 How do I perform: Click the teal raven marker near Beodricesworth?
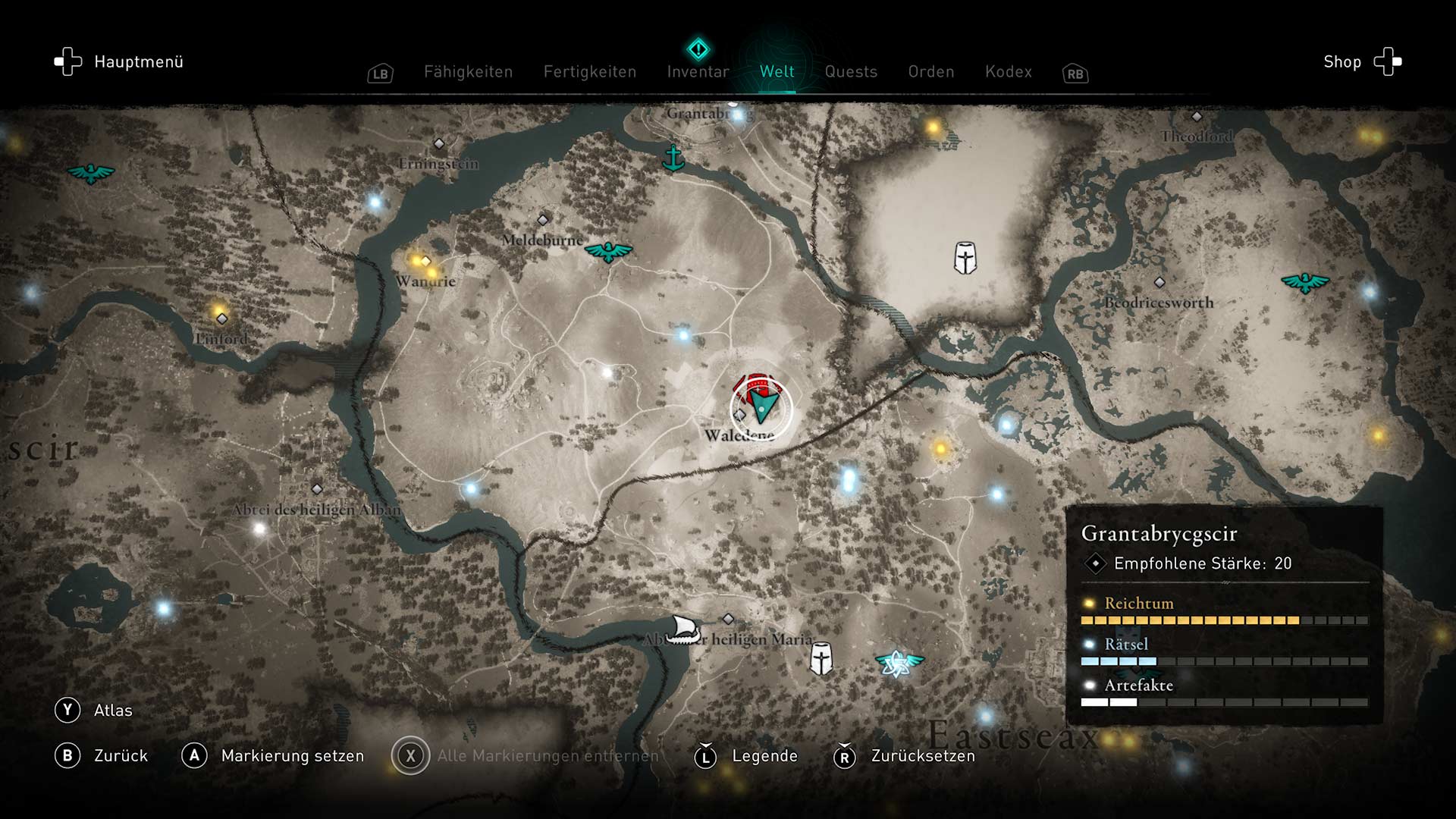(x=1305, y=283)
